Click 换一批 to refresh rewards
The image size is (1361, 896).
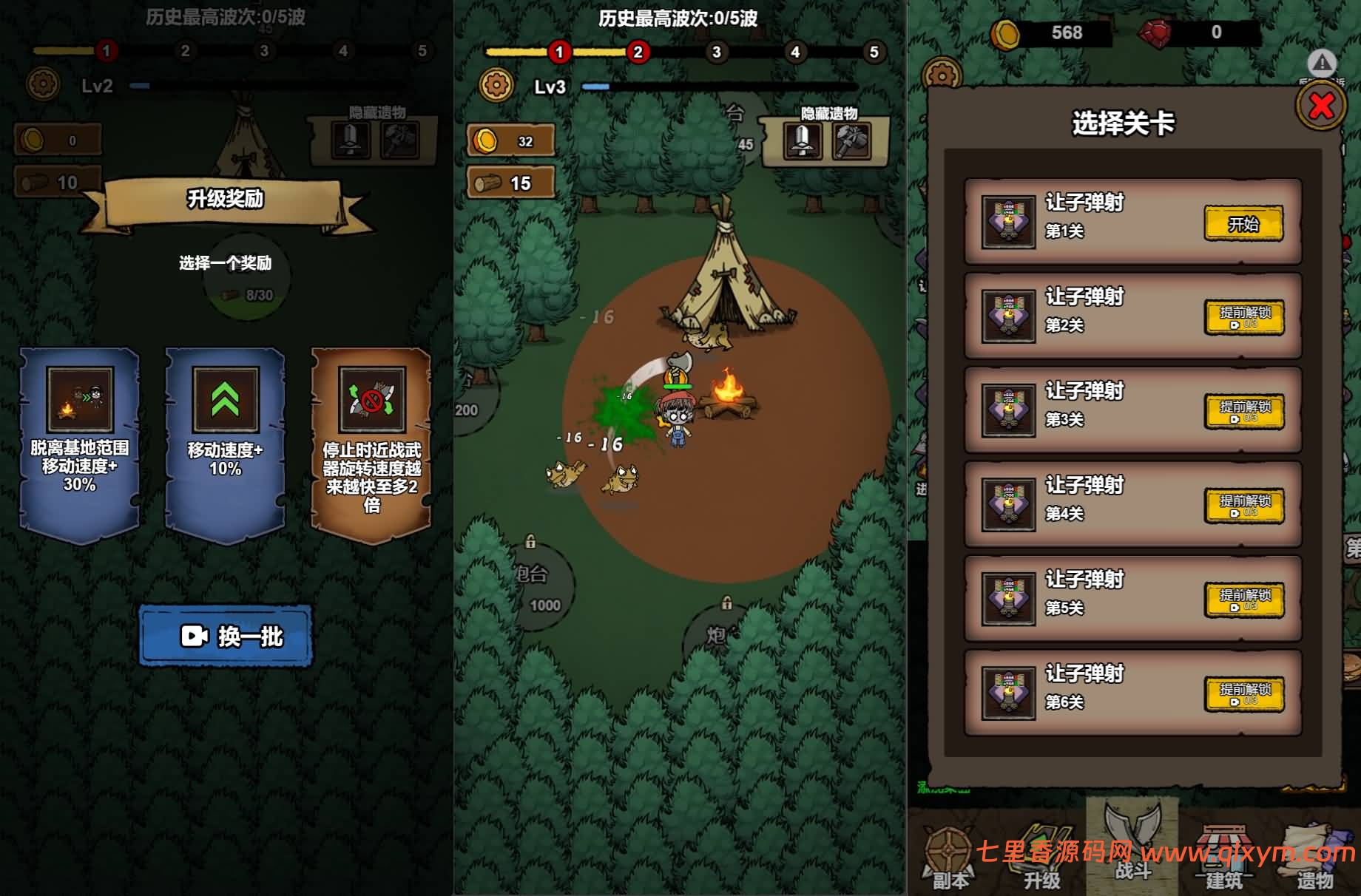coord(226,636)
